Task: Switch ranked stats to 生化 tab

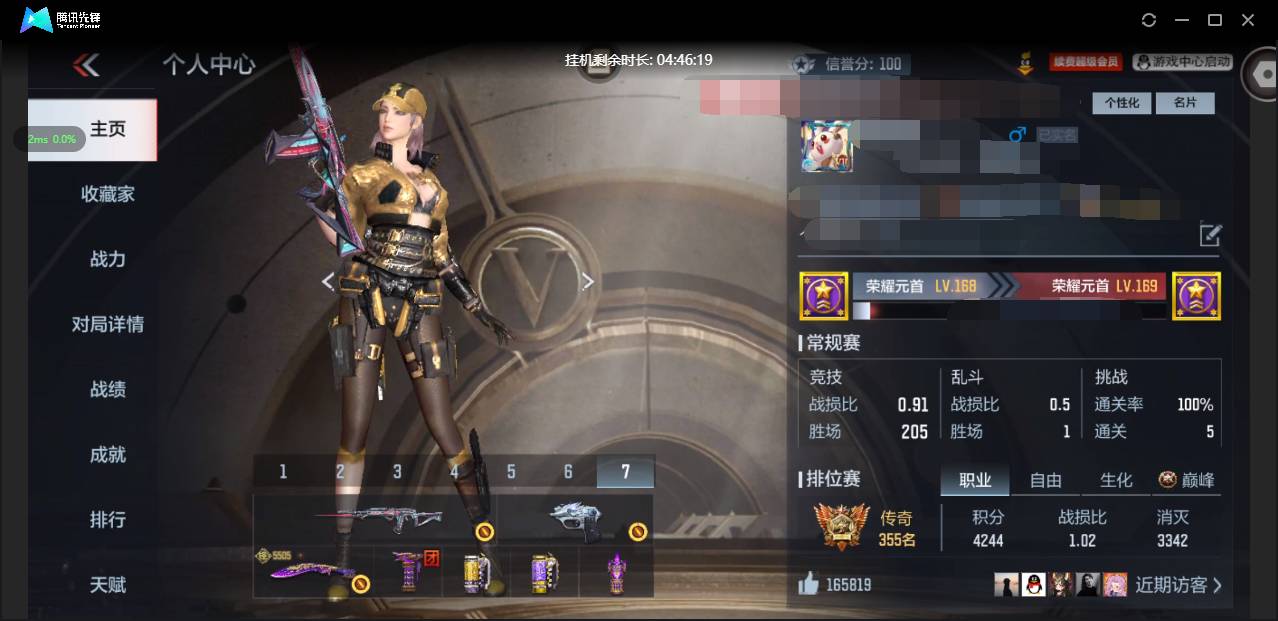Action: (x=1116, y=480)
